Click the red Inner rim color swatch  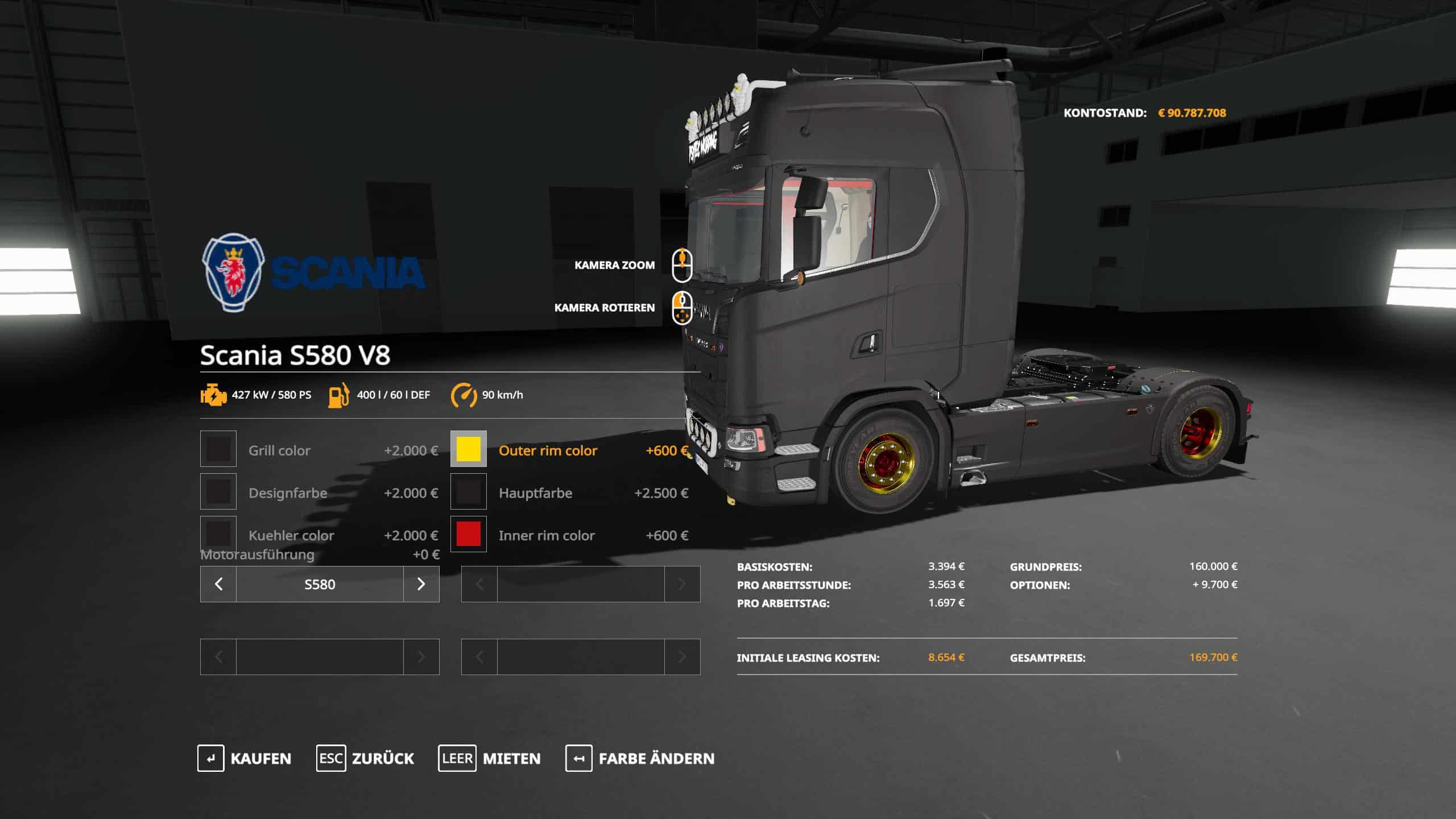coord(469,535)
